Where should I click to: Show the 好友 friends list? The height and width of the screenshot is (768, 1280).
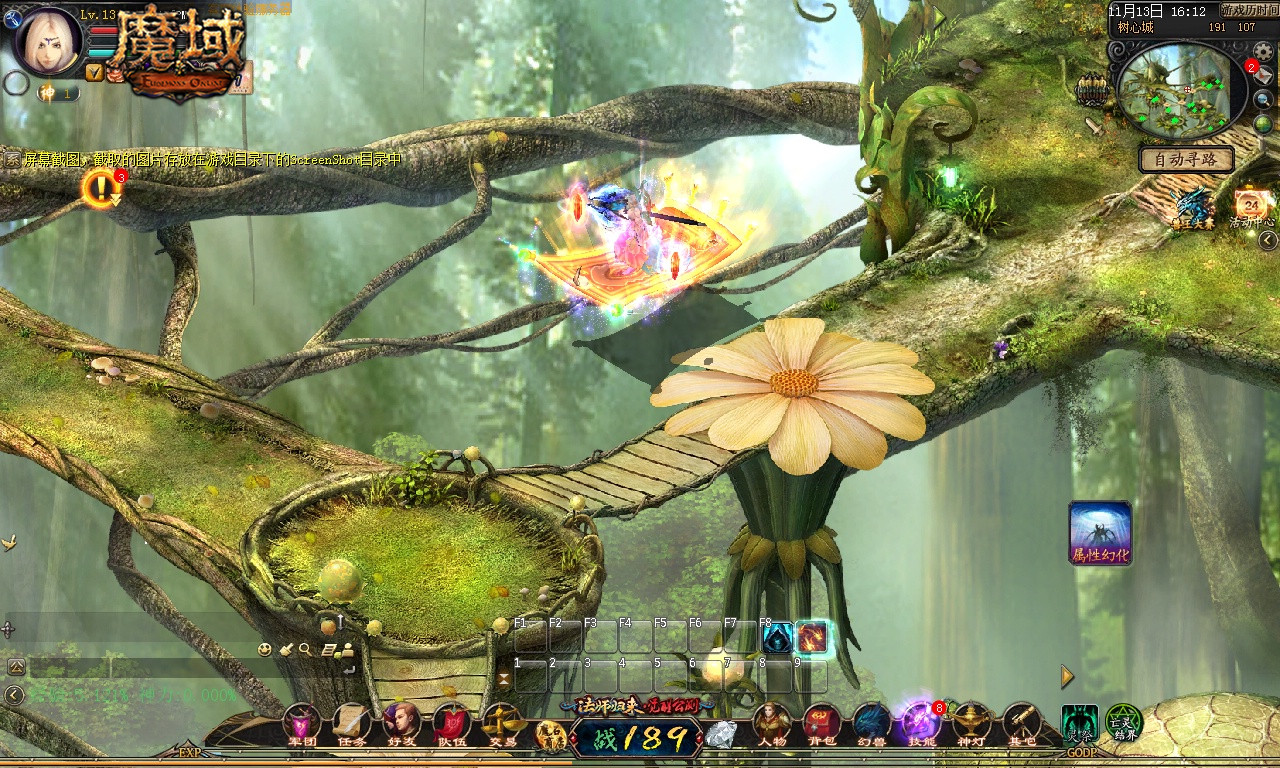click(402, 724)
